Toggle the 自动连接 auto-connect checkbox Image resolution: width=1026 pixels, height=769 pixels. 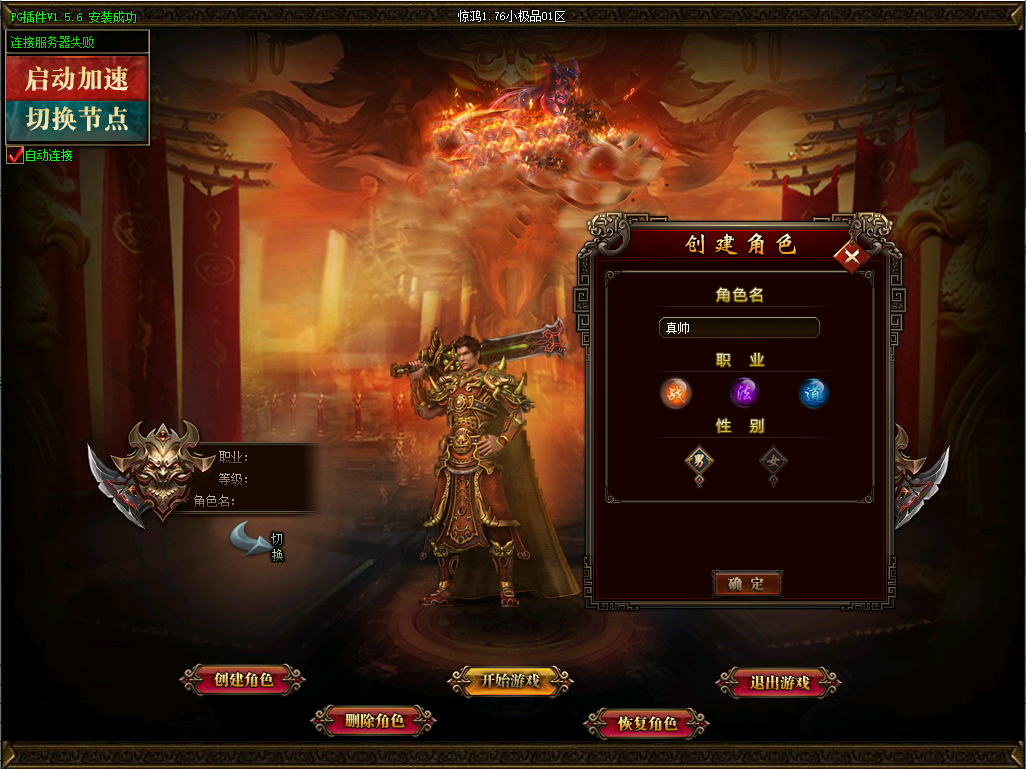point(14,155)
